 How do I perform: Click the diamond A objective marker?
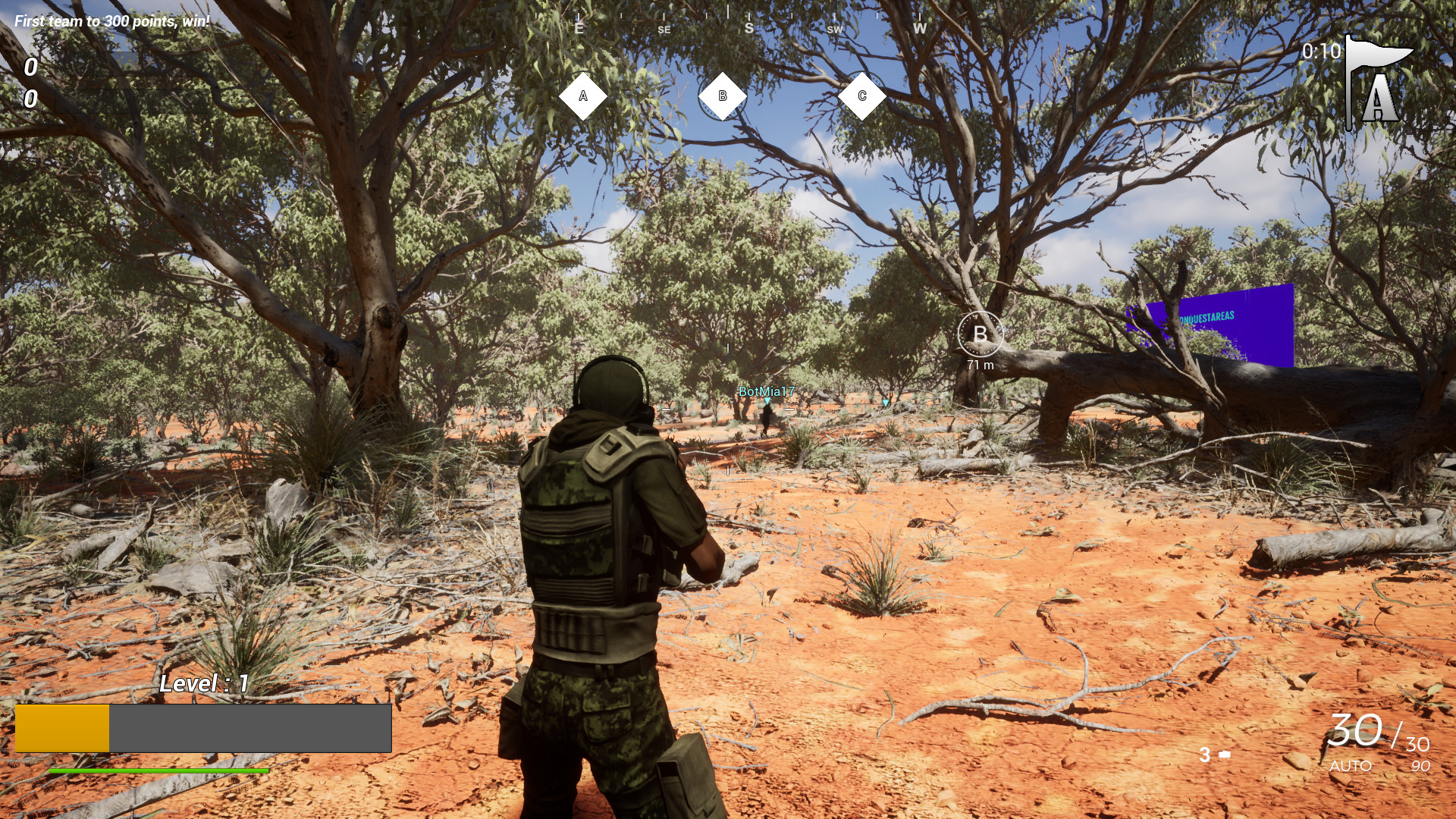point(583,95)
